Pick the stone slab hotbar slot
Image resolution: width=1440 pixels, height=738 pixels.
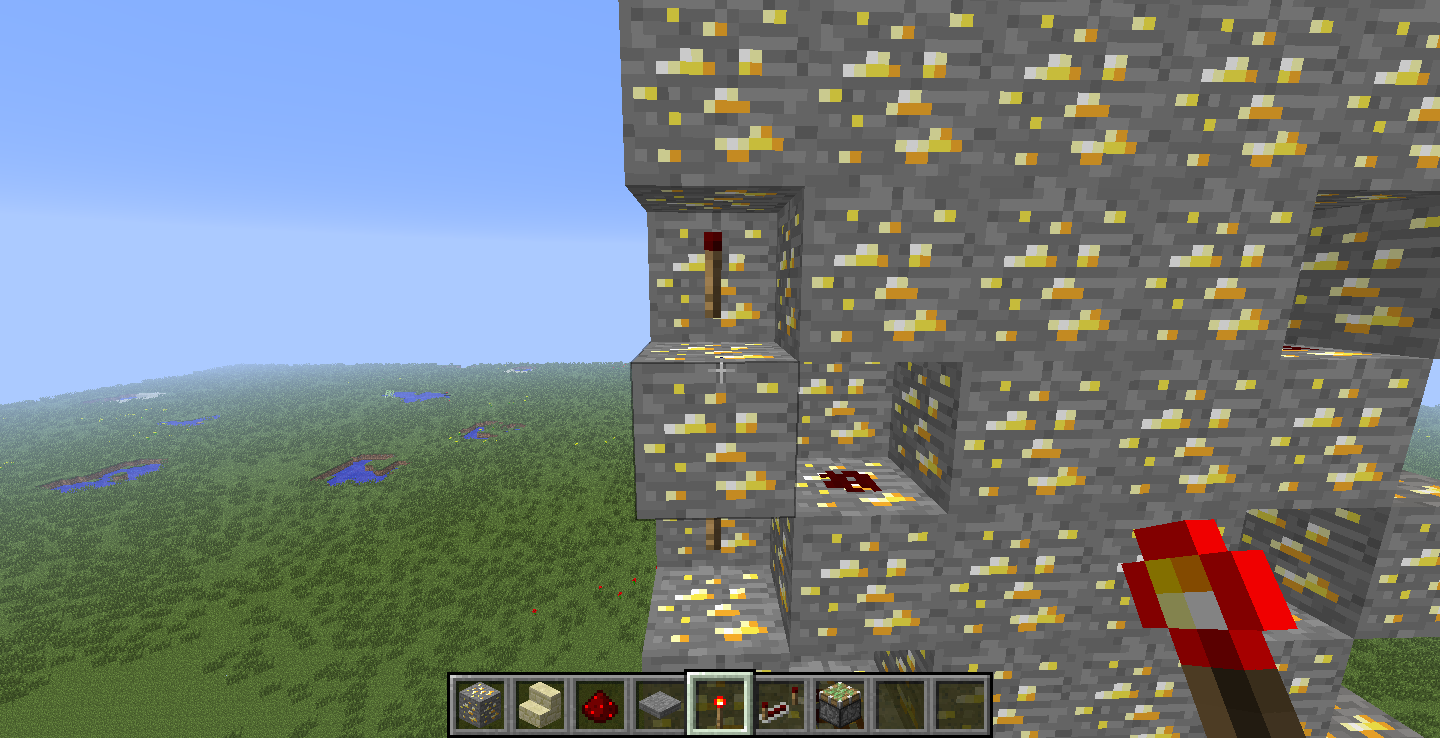[659, 704]
